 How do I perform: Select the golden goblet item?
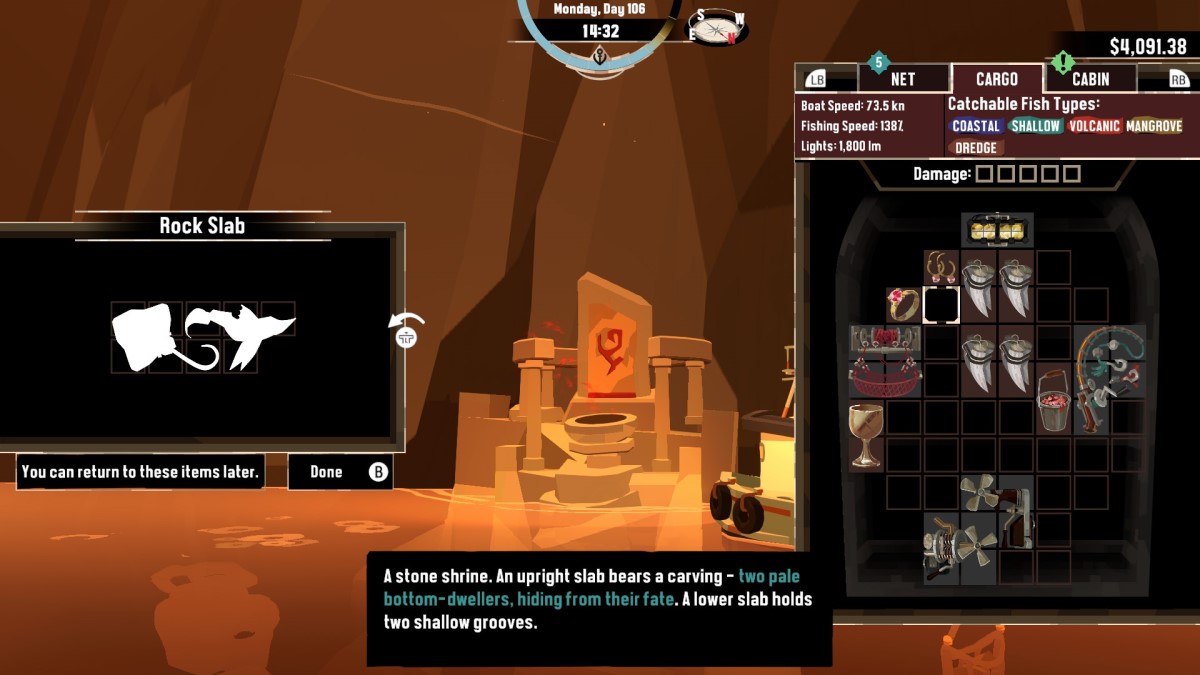point(866,435)
